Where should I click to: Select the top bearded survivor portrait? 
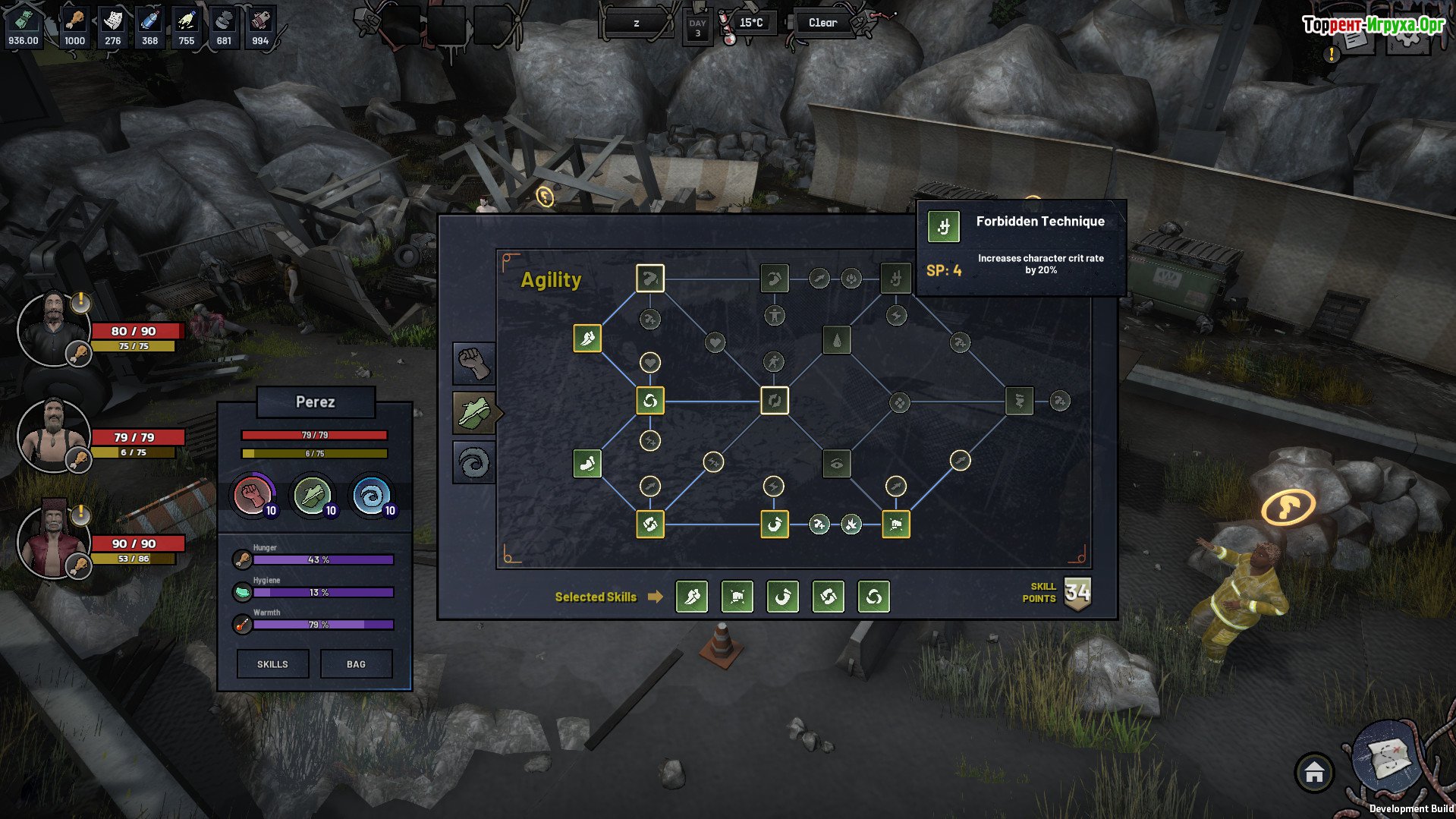click(53, 328)
